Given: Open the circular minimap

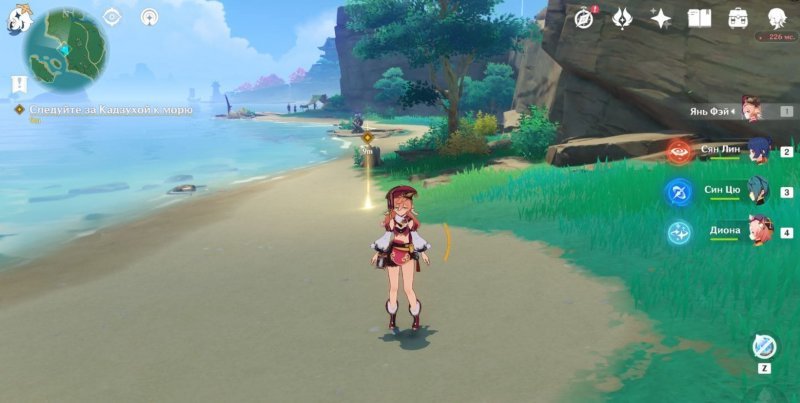Looking at the screenshot, I should pos(66,50).
